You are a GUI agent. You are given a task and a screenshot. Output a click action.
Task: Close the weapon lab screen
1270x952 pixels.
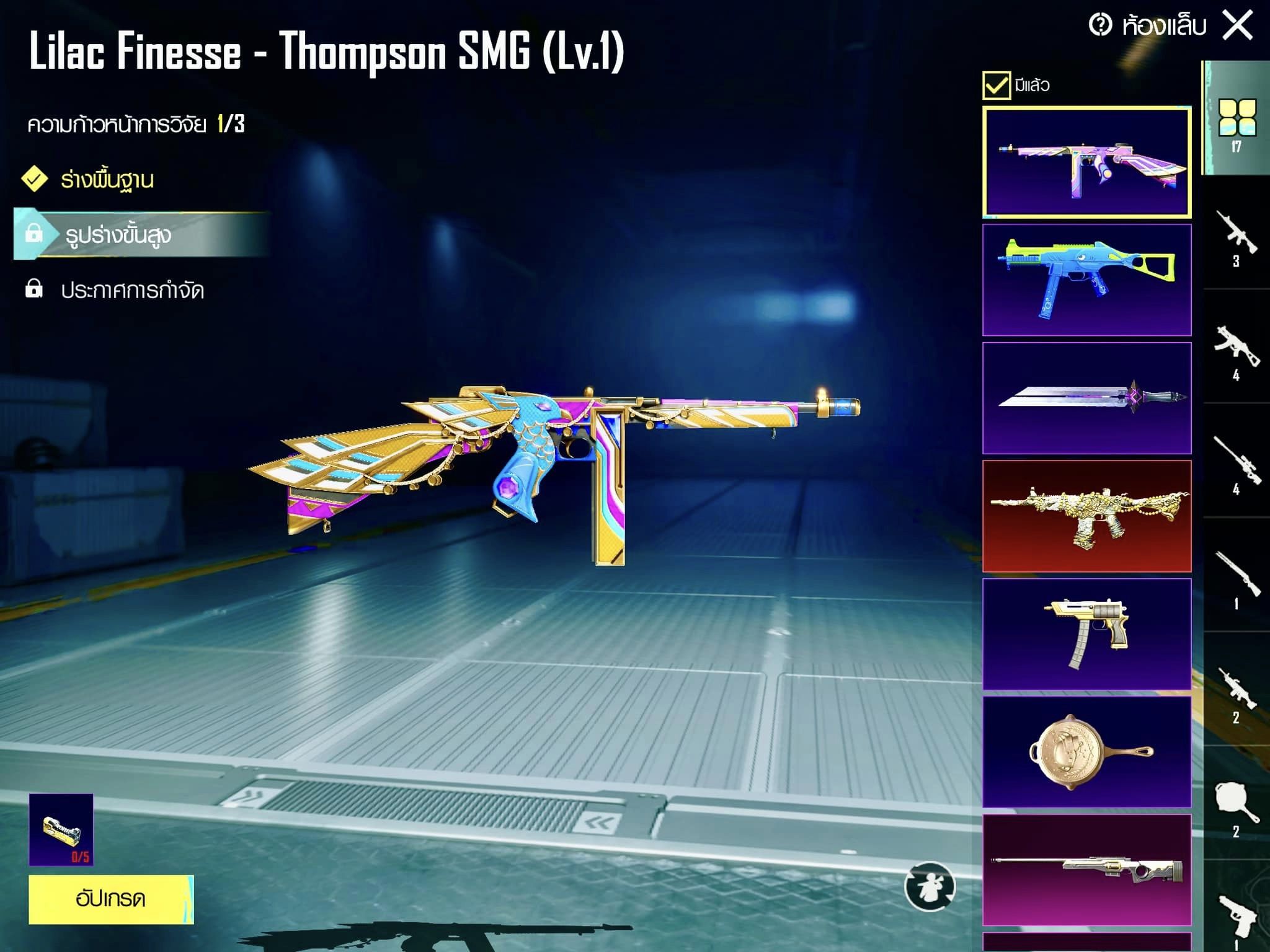[x=1237, y=26]
